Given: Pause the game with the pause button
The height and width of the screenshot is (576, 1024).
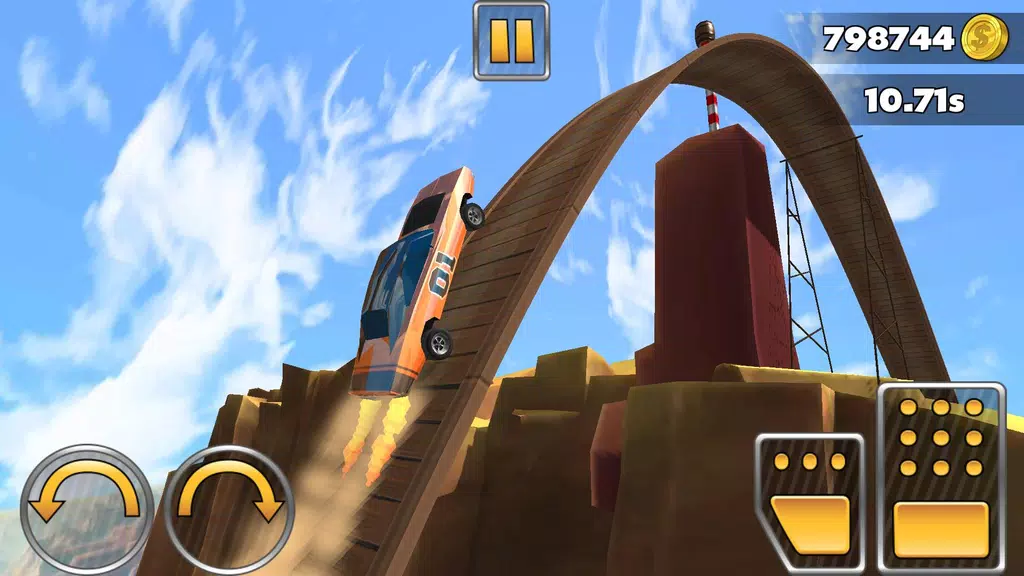Looking at the screenshot, I should 511,40.
